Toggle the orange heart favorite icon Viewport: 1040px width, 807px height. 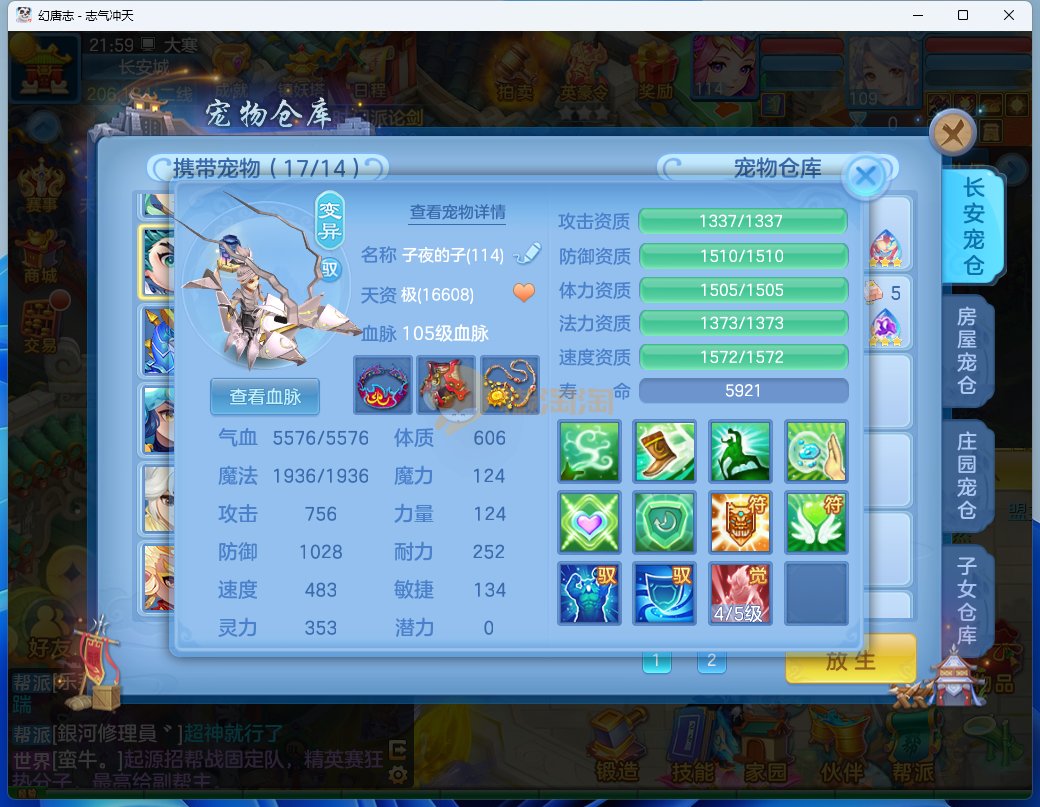[x=524, y=293]
